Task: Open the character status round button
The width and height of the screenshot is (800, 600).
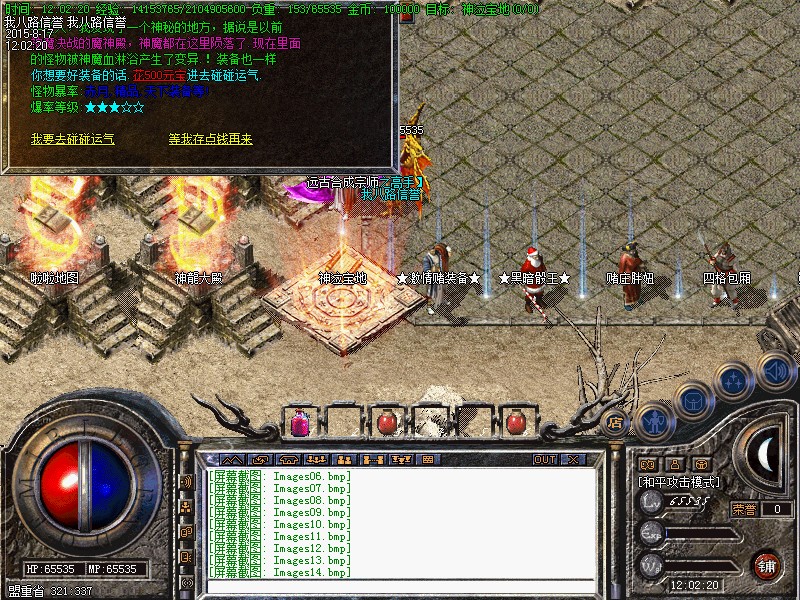Action: (x=653, y=422)
